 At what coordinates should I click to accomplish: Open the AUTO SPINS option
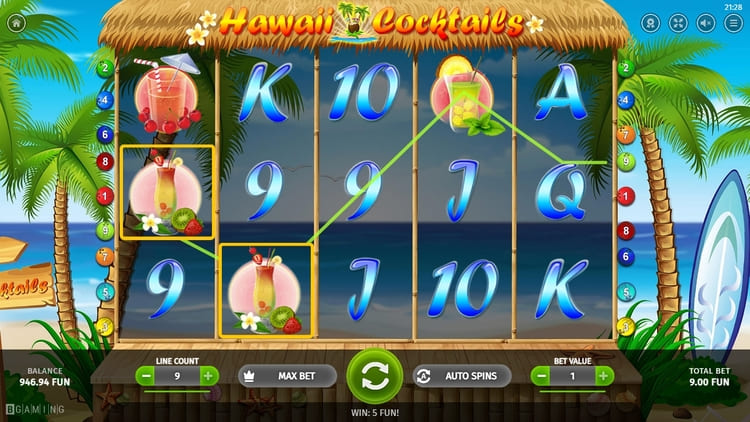(x=462, y=376)
